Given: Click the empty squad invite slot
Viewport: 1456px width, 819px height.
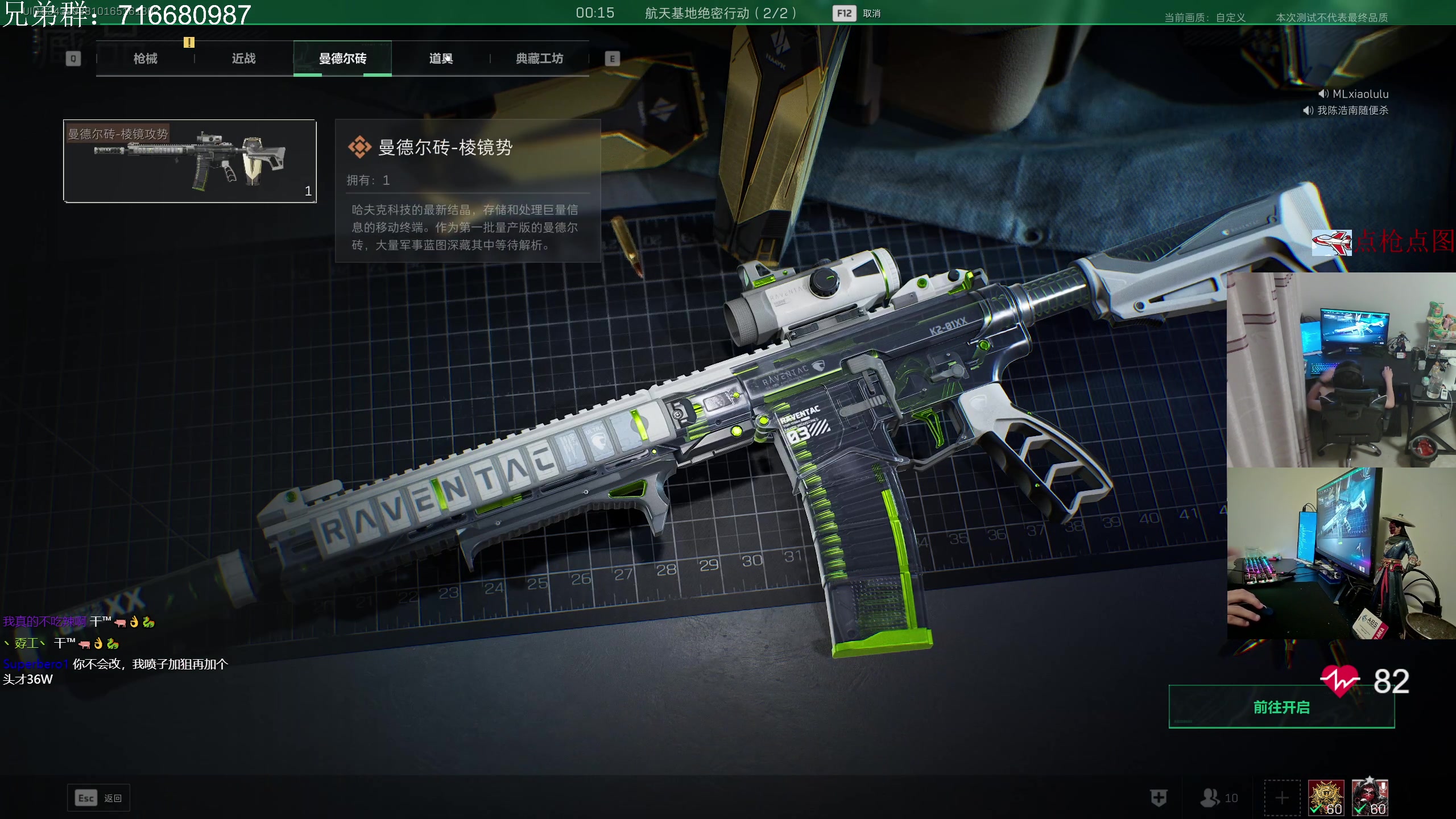Looking at the screenshot, I should 1282,798.
